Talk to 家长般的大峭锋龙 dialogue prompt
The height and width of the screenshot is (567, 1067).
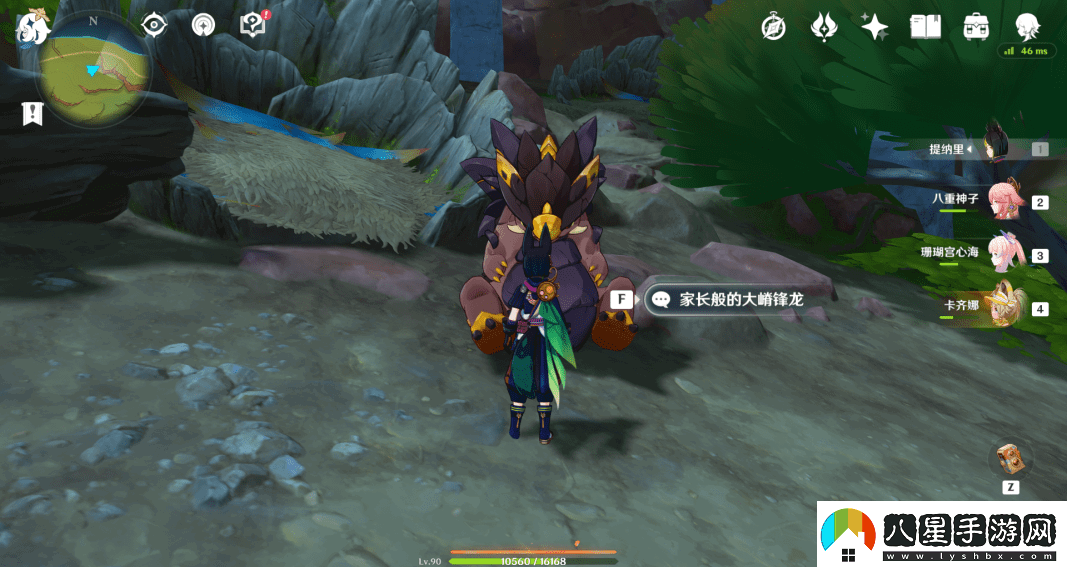tap(727, 299)
